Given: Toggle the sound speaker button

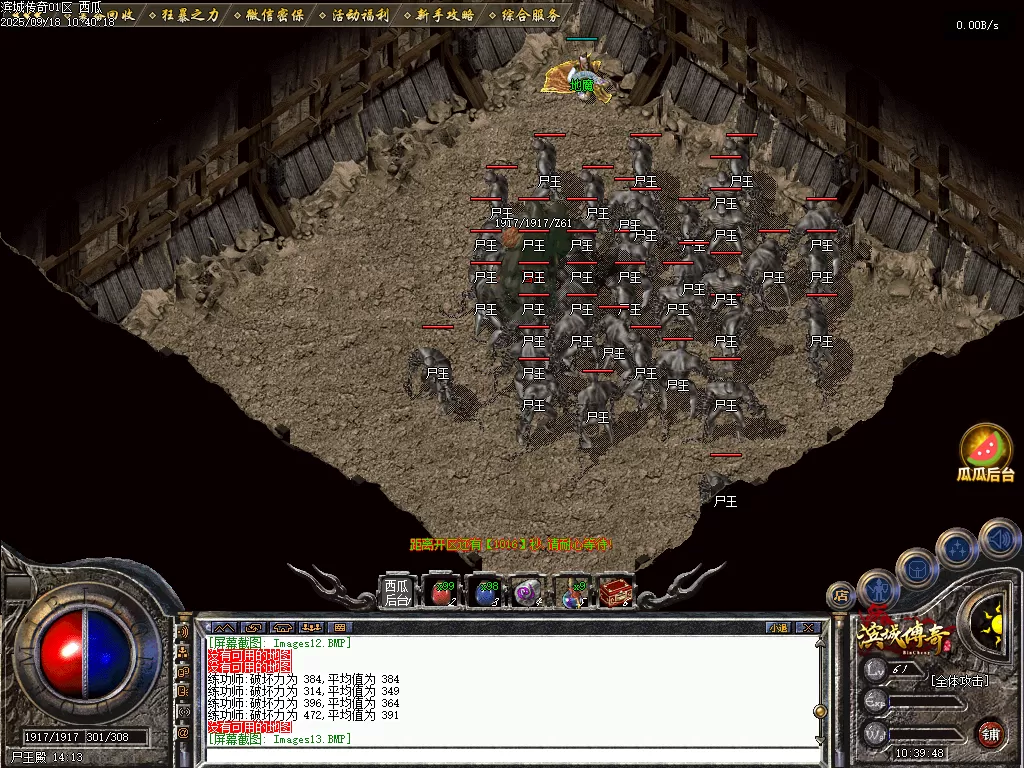Looking at the screenshot, I should click(997, 538).
